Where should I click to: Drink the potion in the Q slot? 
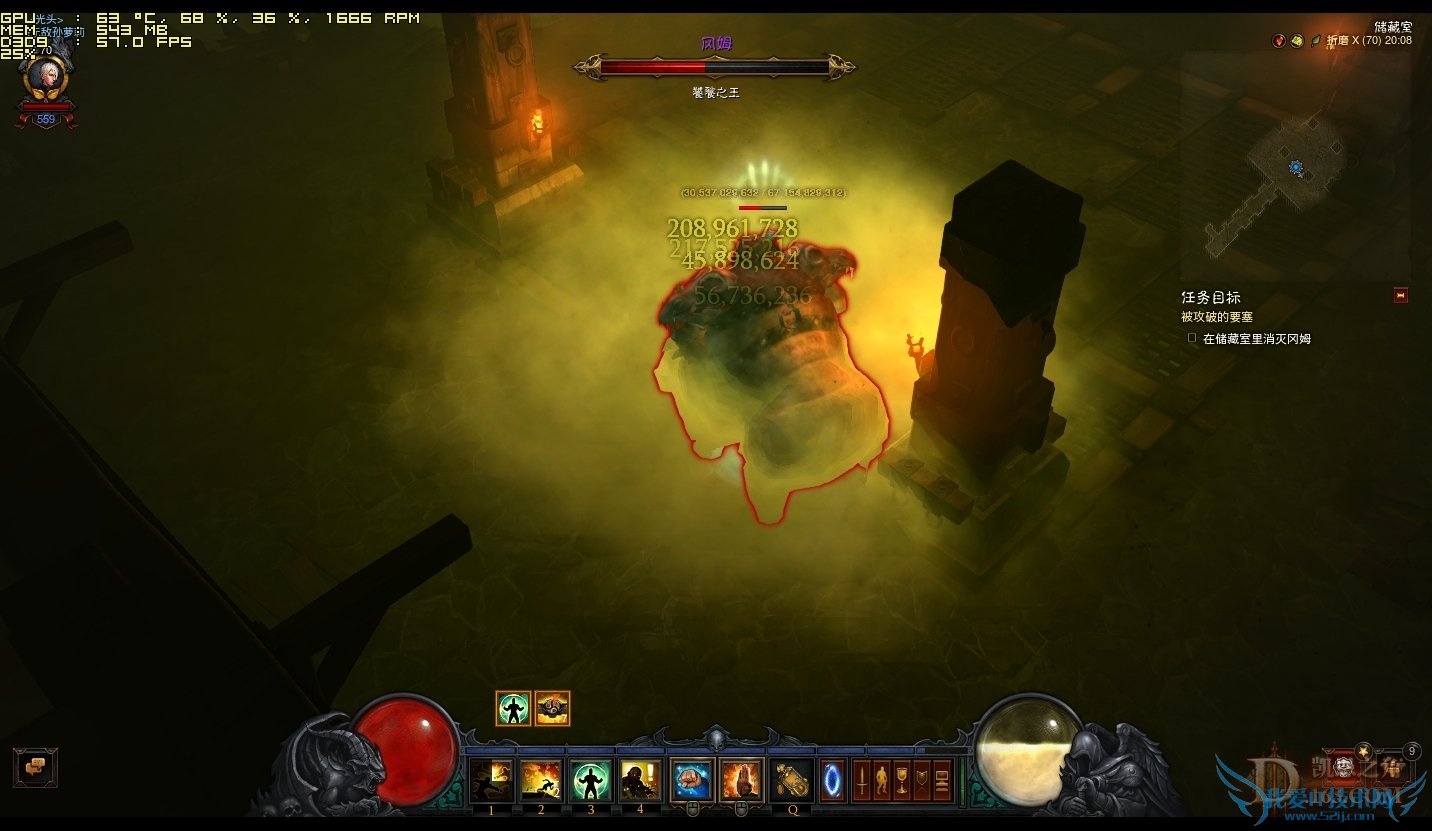(793, 781)
